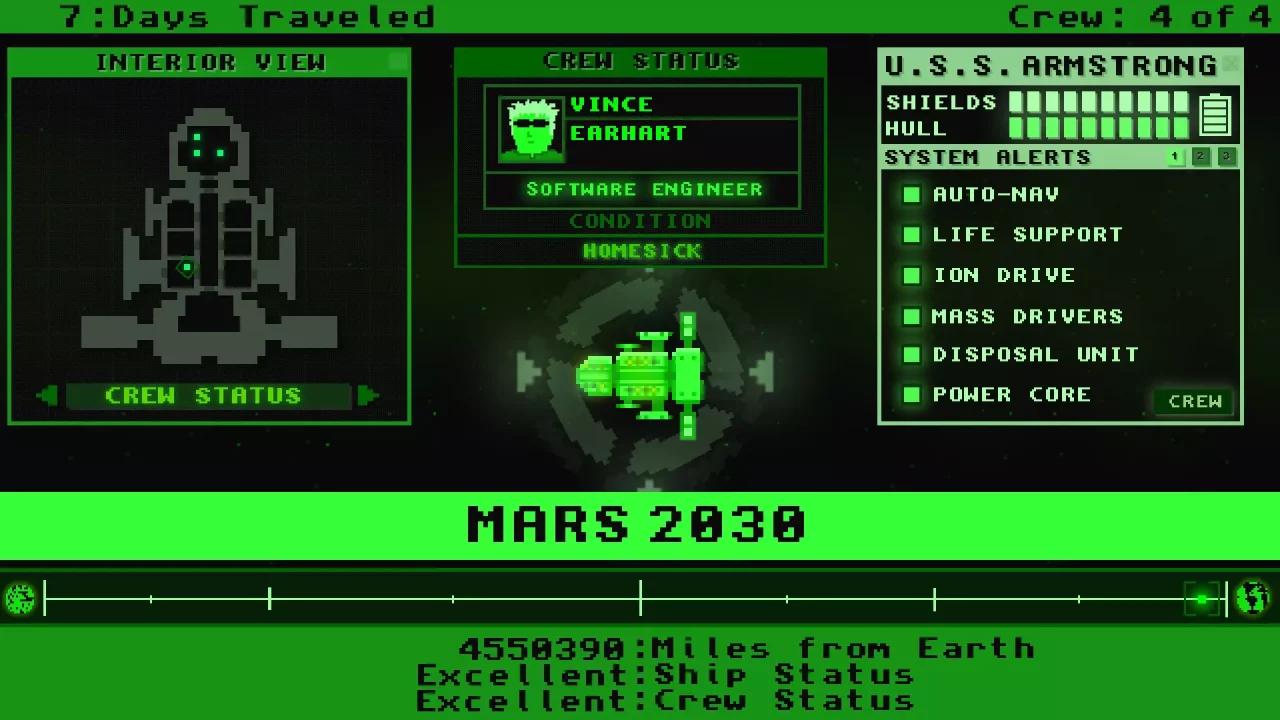Click Vince Earhart's crew portrait
Image resolution: width=1280 pixels, height=720 pixels.
[x=530, y=130]
